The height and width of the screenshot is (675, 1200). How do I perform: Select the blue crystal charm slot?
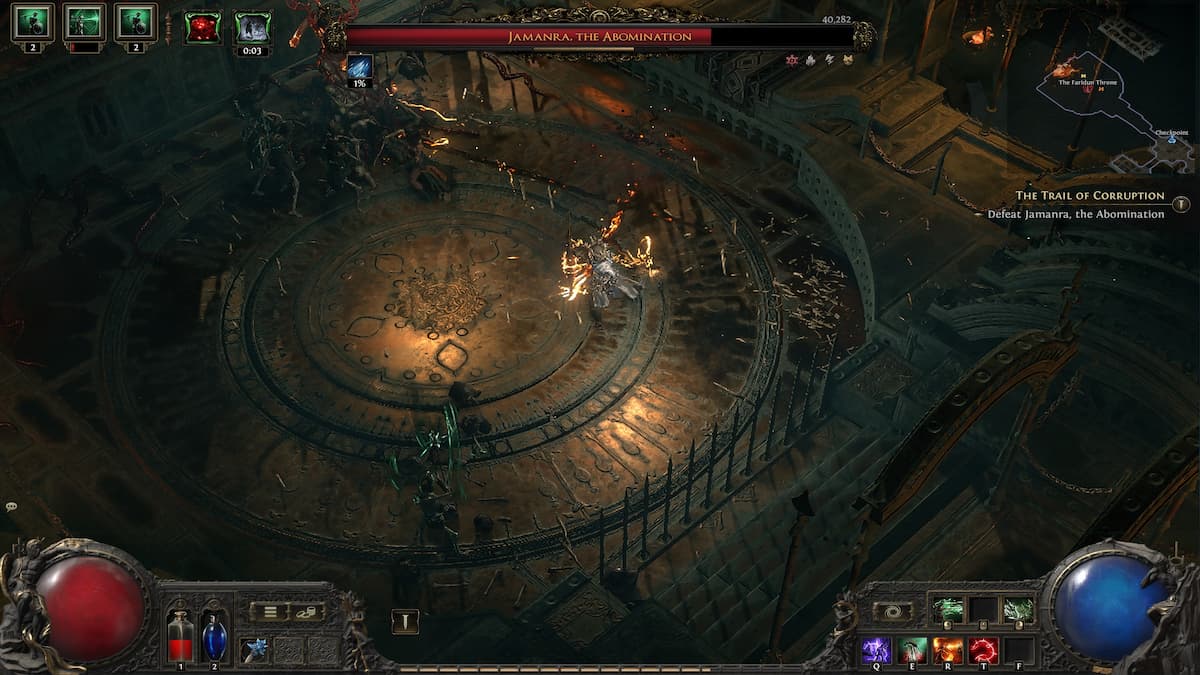(x=254, y=650)
